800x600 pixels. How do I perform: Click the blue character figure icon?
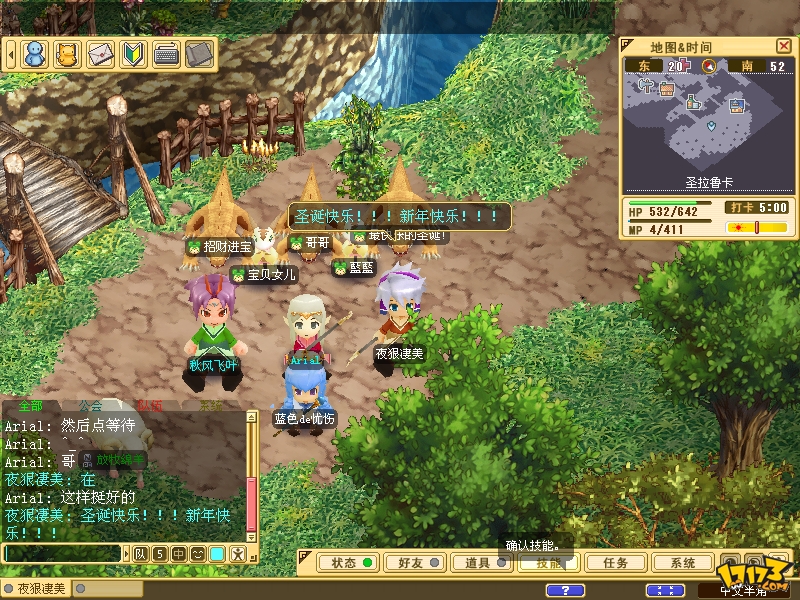35,54
